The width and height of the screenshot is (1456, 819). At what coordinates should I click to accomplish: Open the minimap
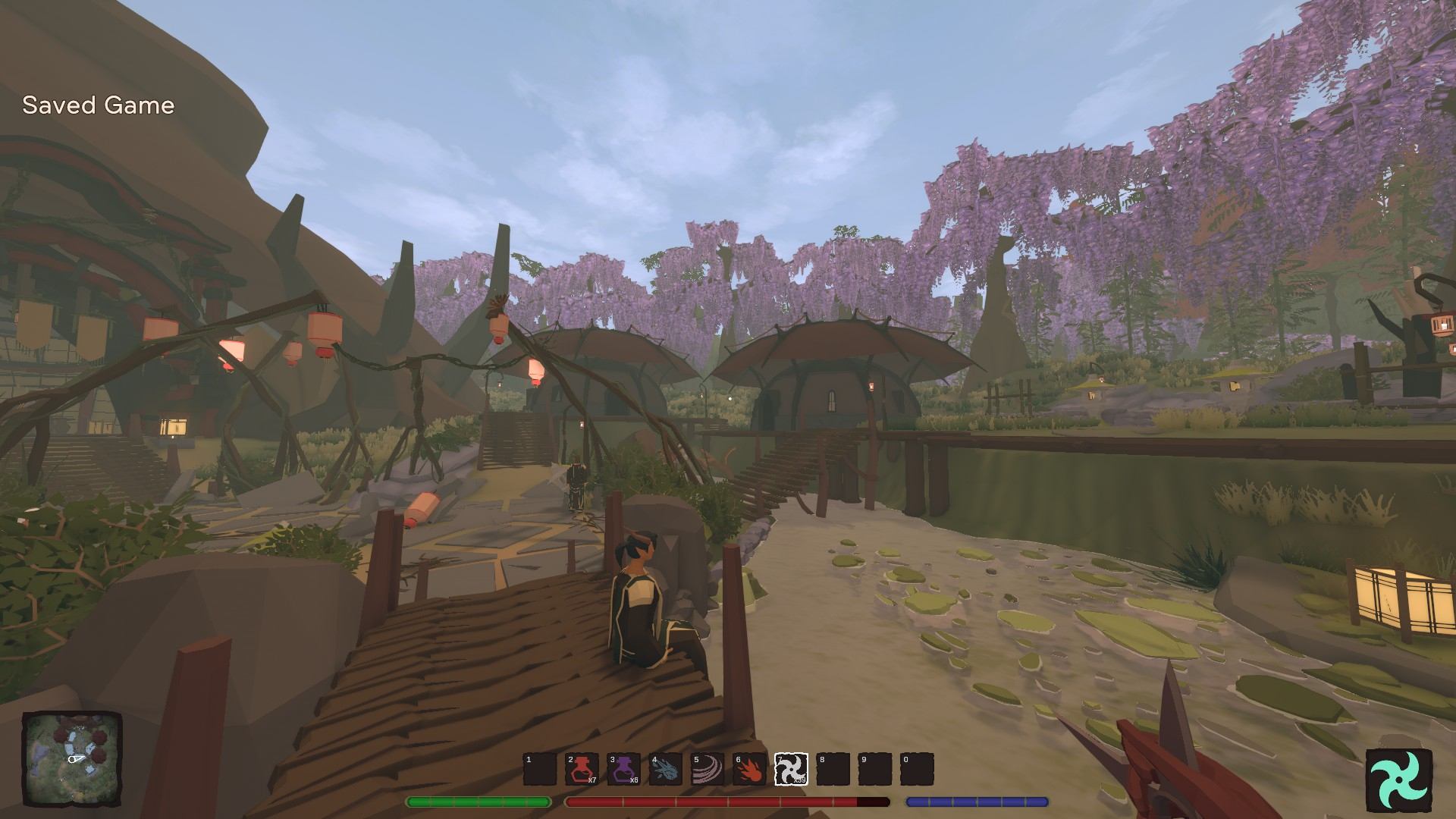[x=72, y=759]
